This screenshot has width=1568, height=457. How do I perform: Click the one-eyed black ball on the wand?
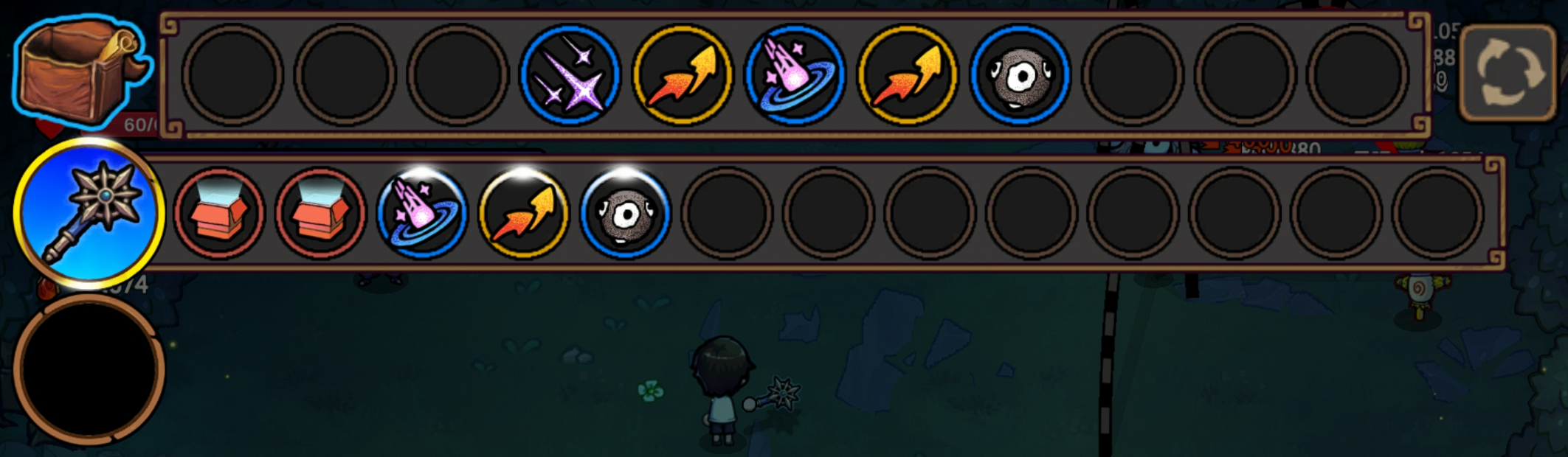[x=625, y=214]
